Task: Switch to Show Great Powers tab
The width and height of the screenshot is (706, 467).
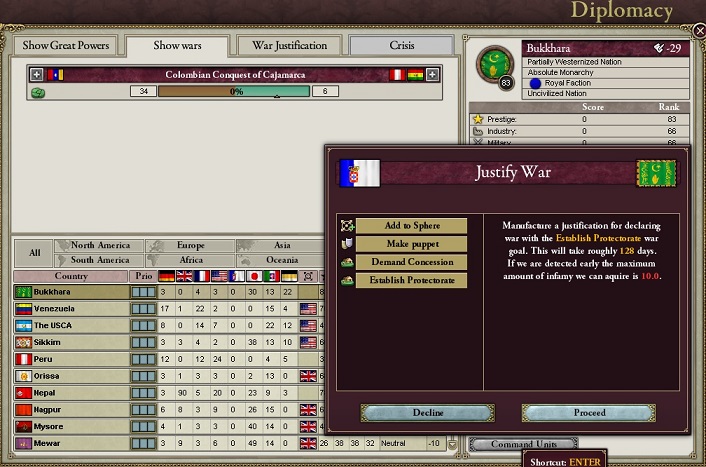Action: click(x=65, y=46)
